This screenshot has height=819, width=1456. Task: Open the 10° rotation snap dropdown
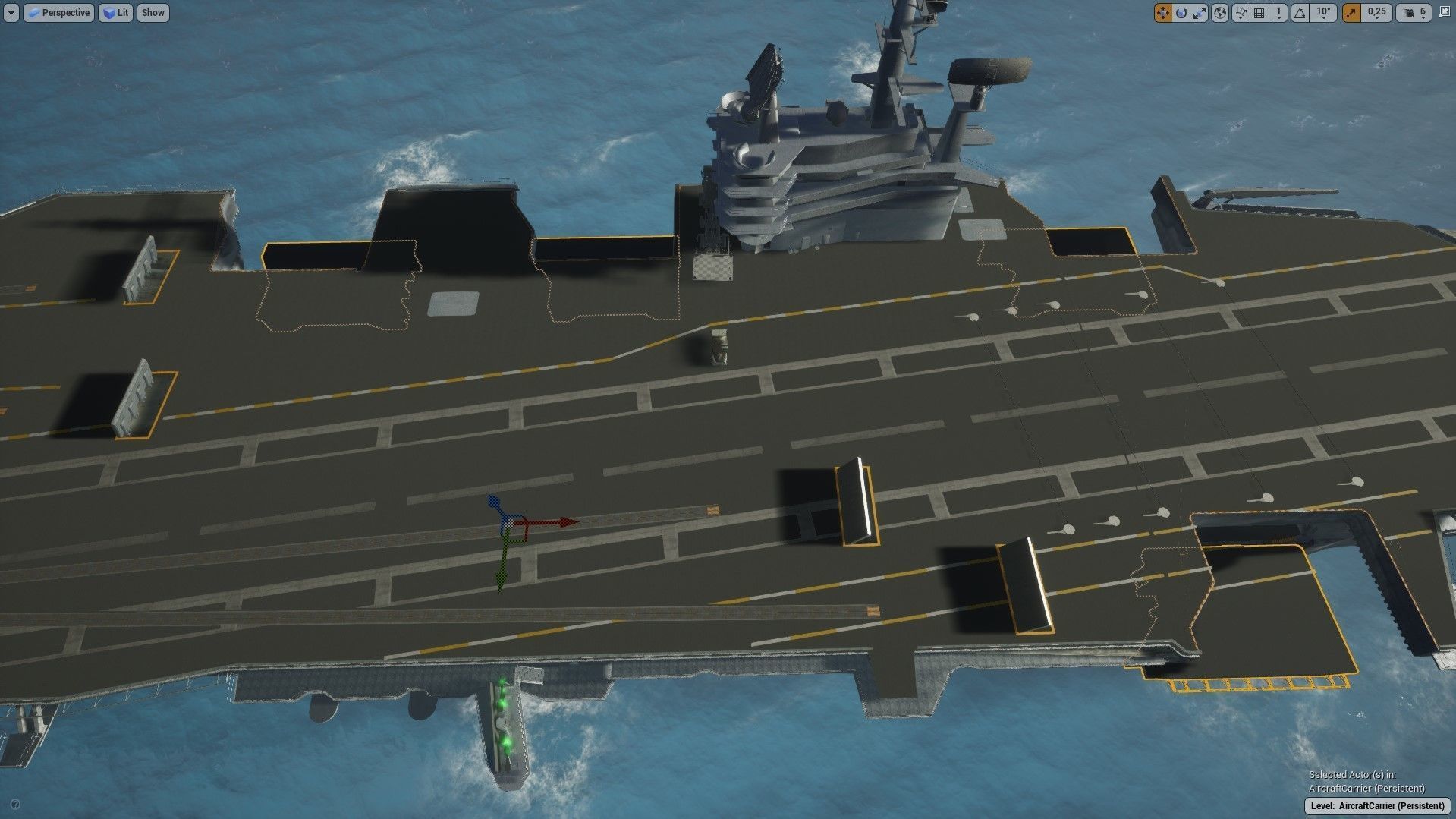click(x=1324, y=13)
